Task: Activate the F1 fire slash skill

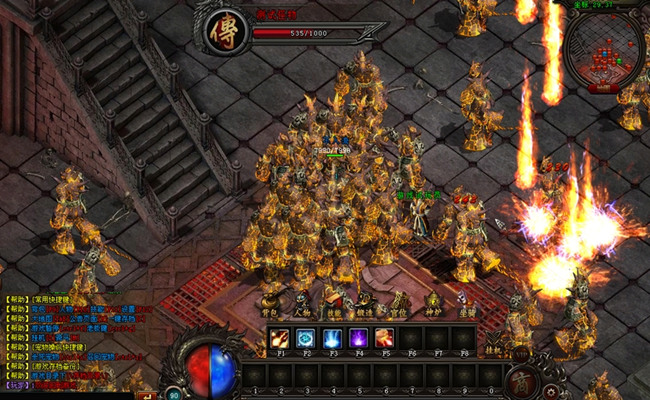Action: point(279,338)
